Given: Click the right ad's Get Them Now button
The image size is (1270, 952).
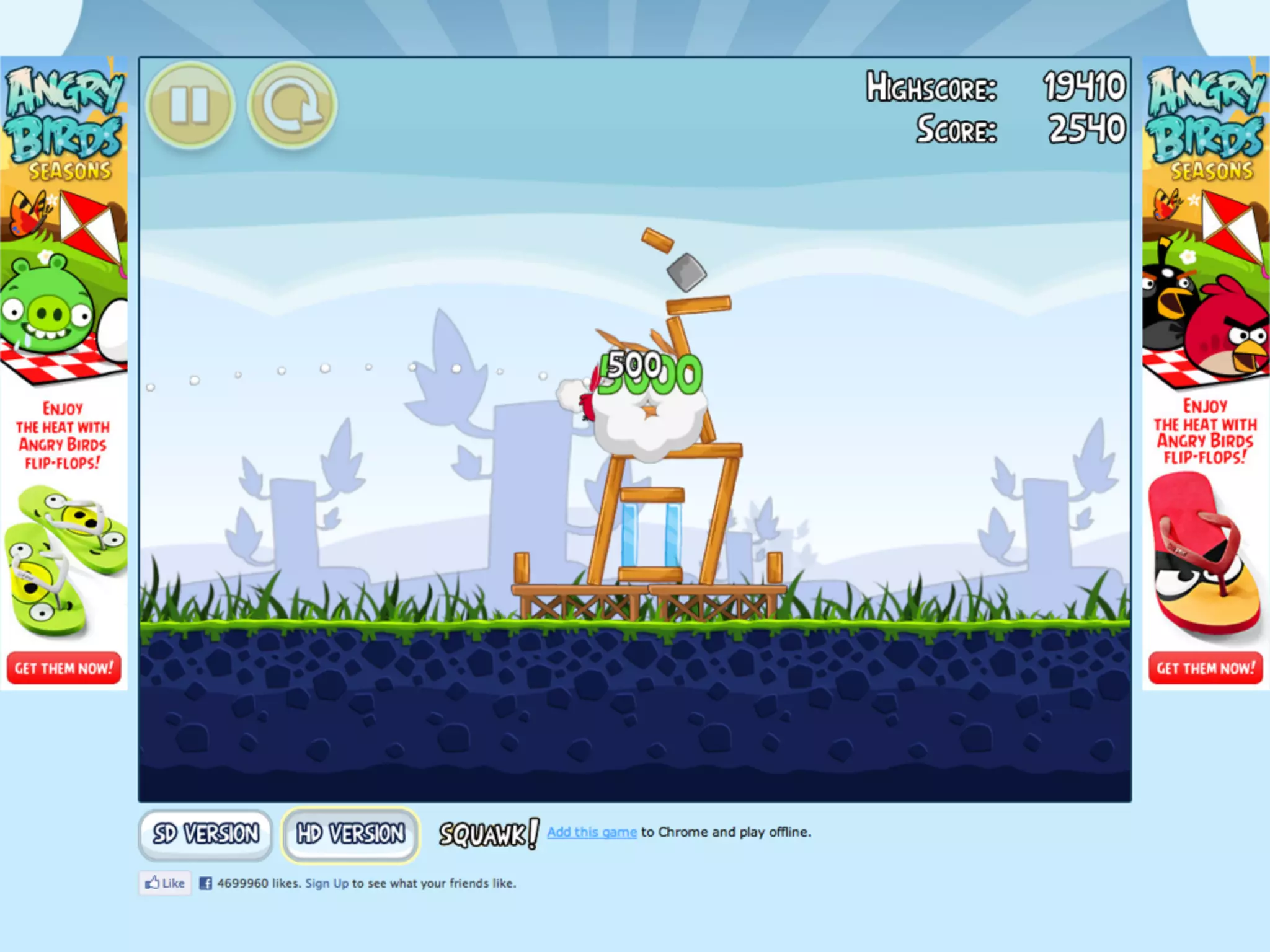Looking at the screenshot, I should click(1205, 668).
